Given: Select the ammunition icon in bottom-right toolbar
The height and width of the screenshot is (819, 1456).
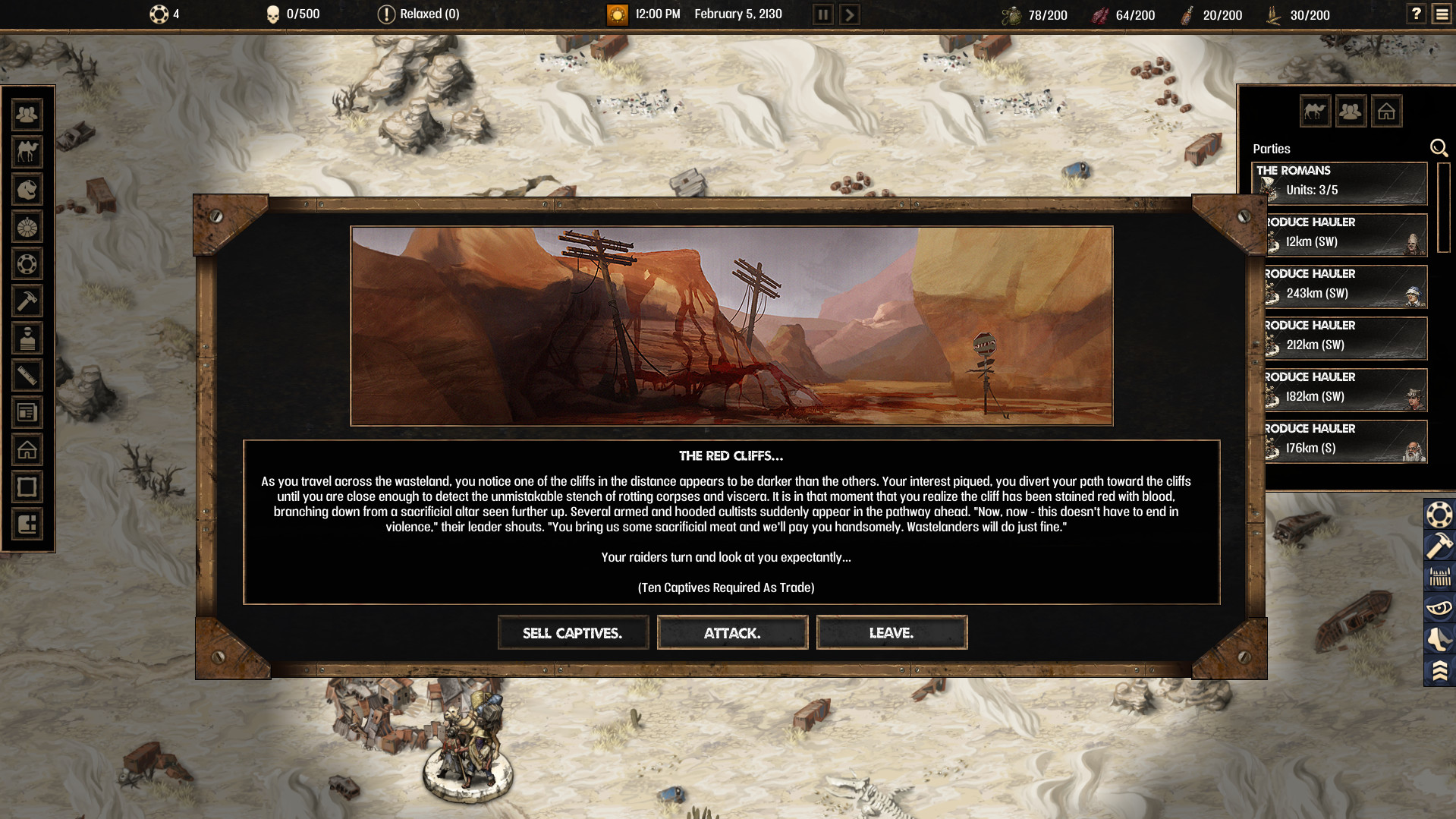Looking at the screenshot, I should tap(1439, 576).
